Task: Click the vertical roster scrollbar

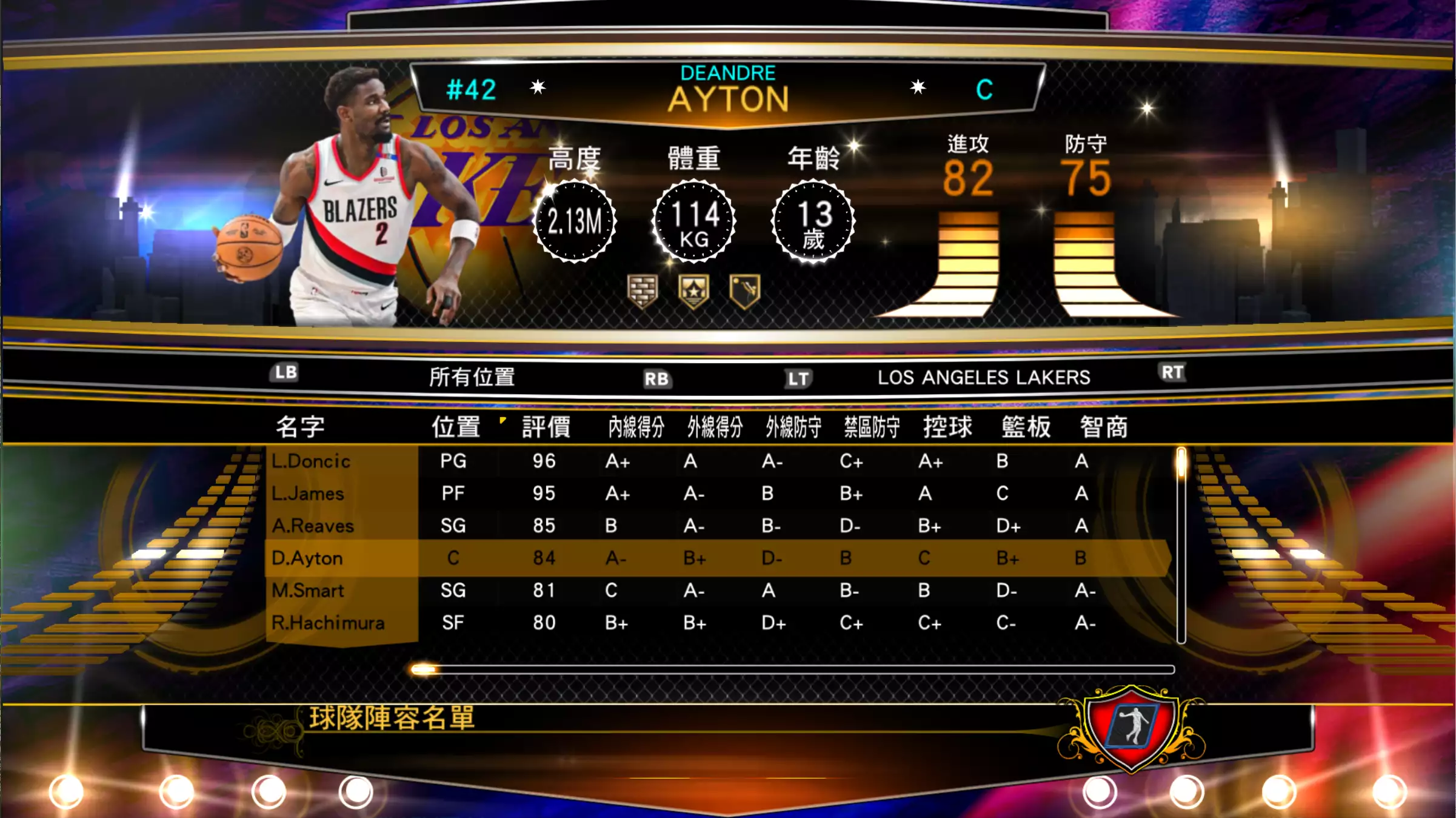Action: coord(1181,546)
